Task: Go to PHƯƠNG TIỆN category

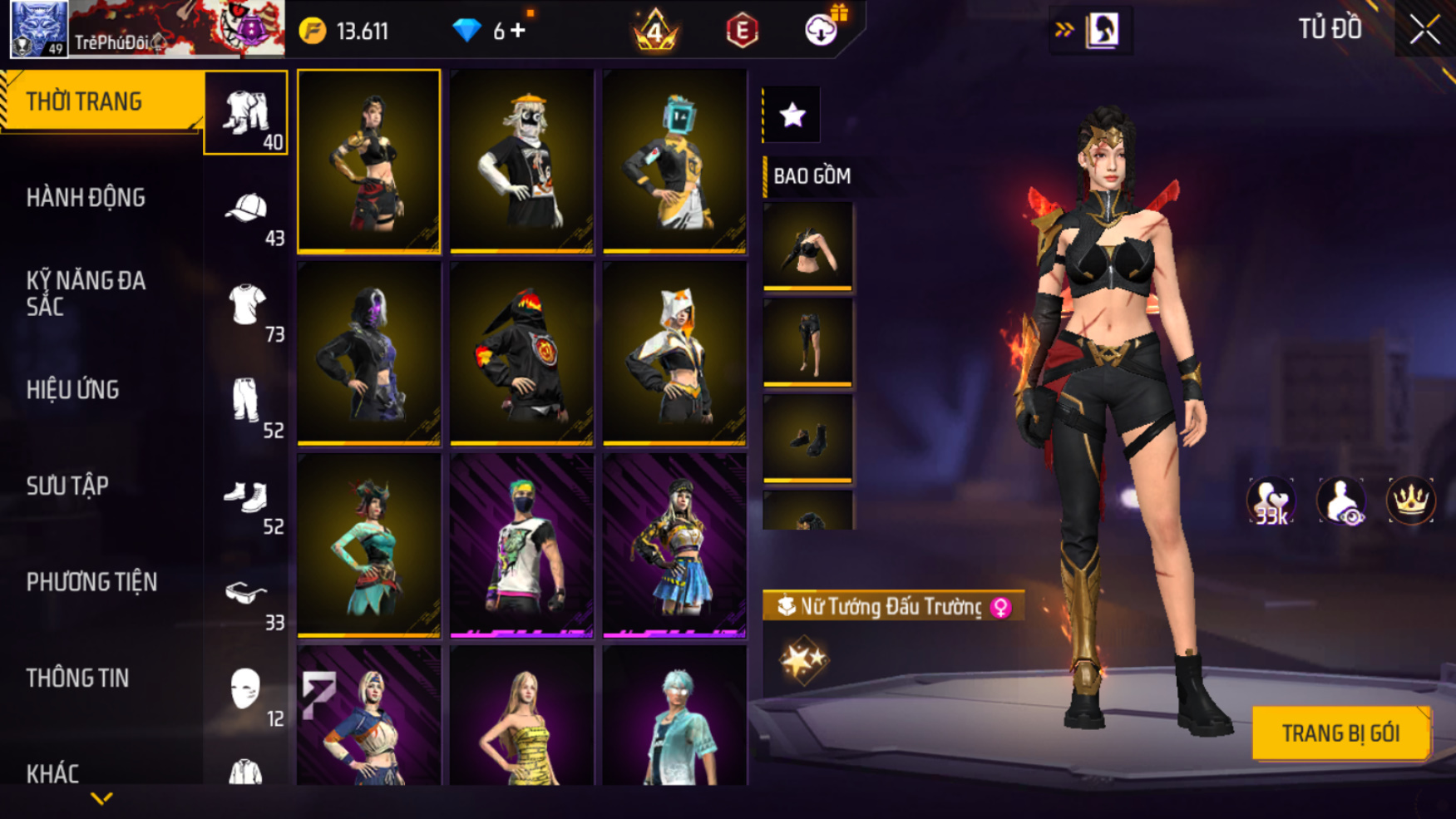Action: coord(91,582)
